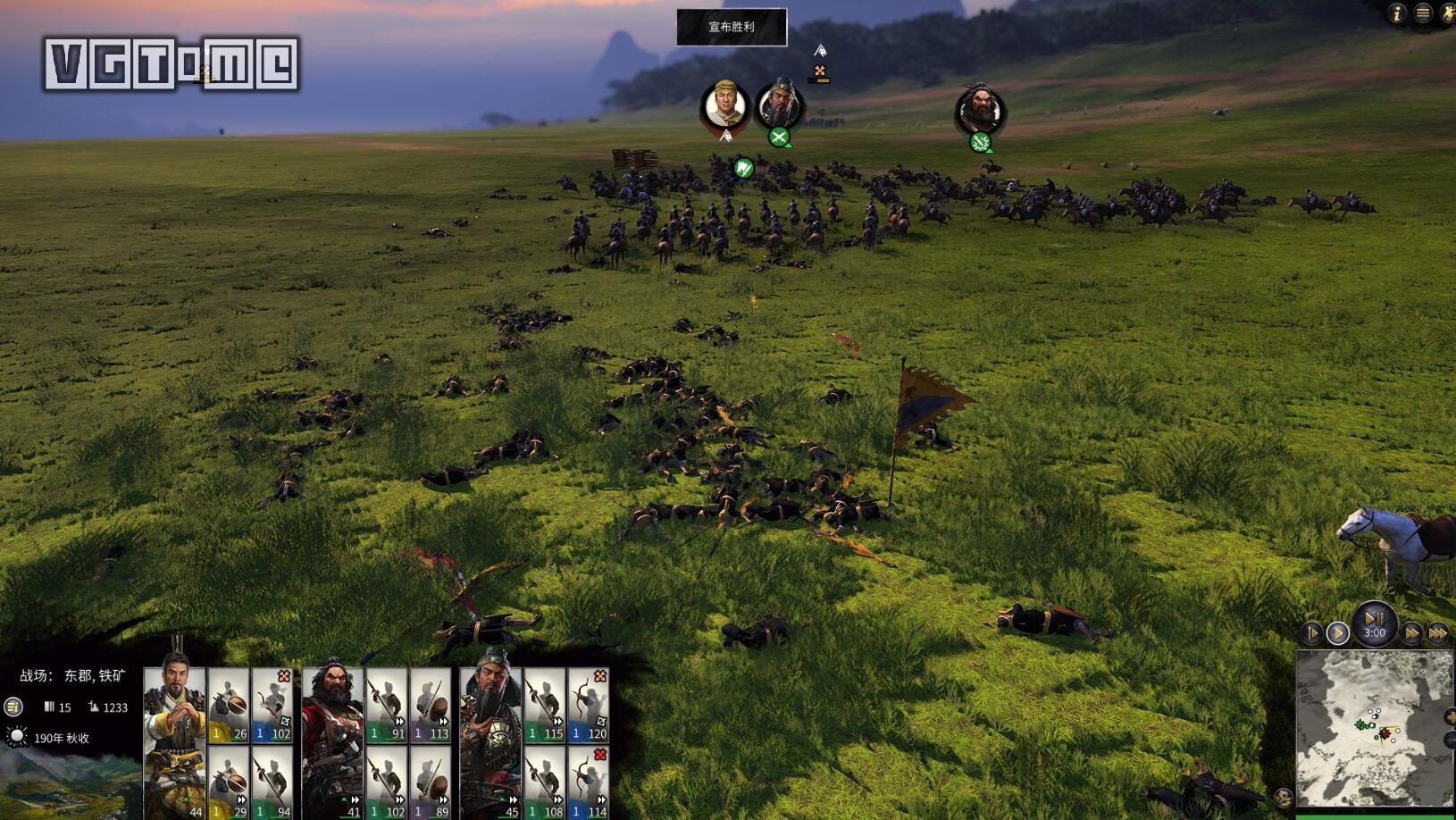Select the spear unit card showing 91
The width and height of the screenshot is (1456, 820).
[387, 705]
